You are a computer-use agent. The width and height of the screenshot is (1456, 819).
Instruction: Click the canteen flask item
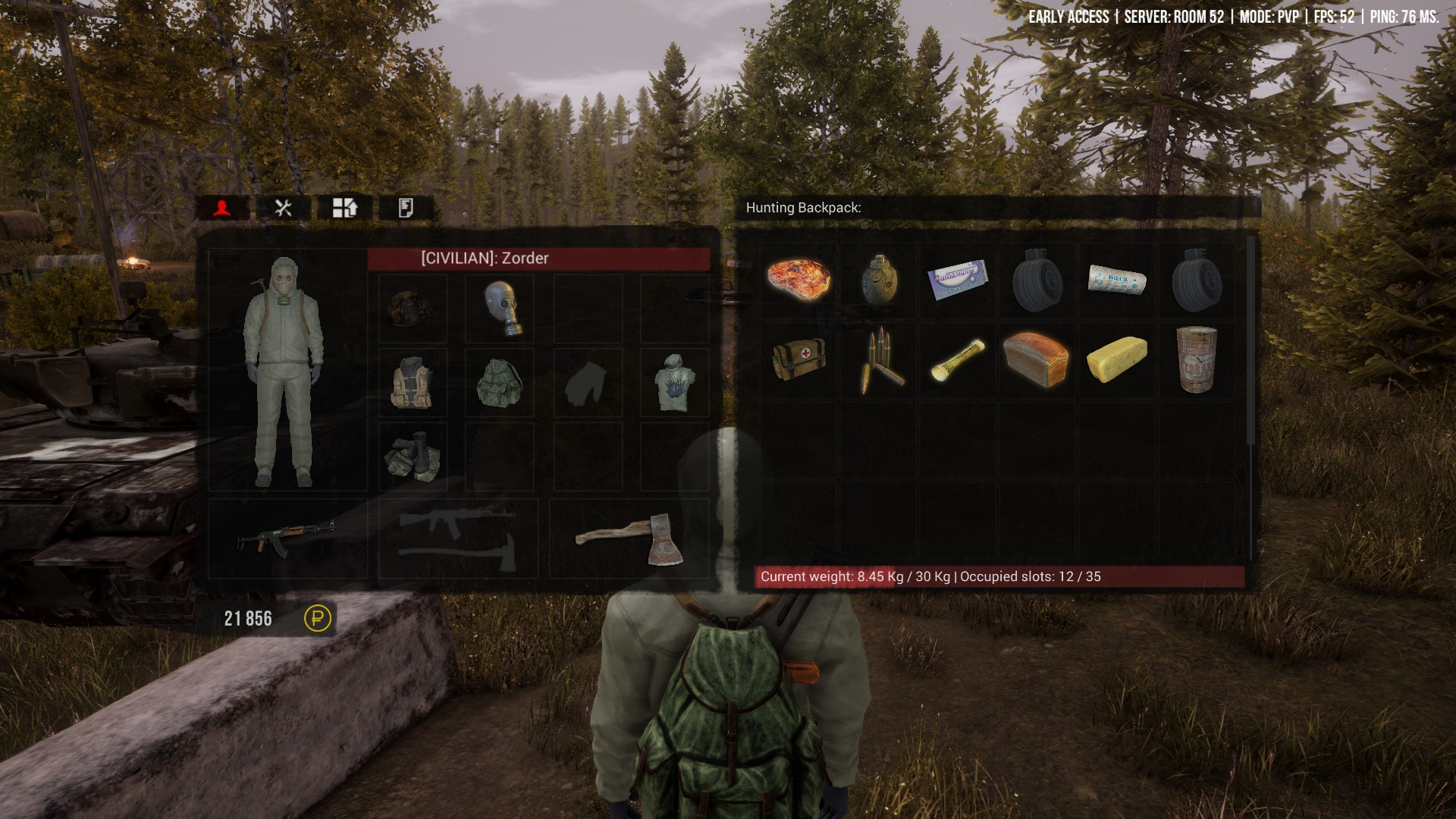pos(879,280)
